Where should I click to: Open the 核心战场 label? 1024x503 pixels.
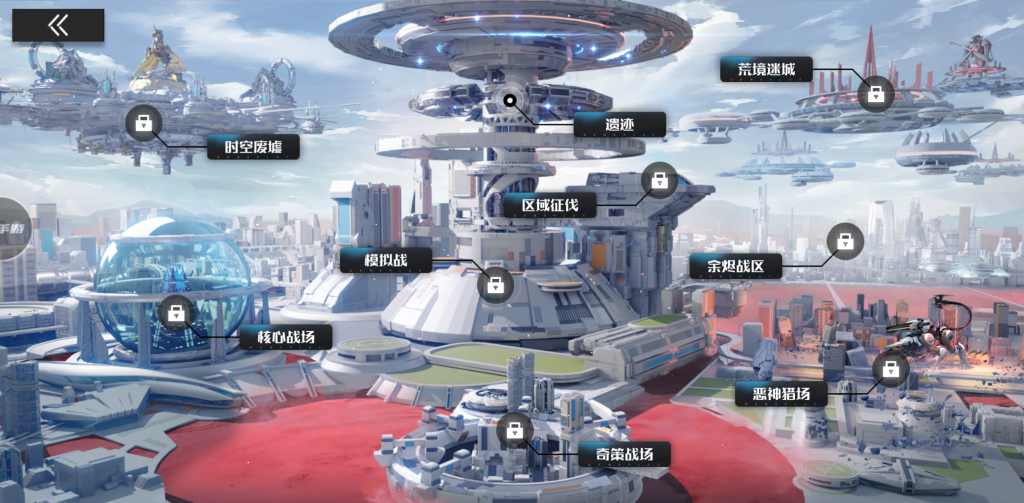tap(286, 336)
